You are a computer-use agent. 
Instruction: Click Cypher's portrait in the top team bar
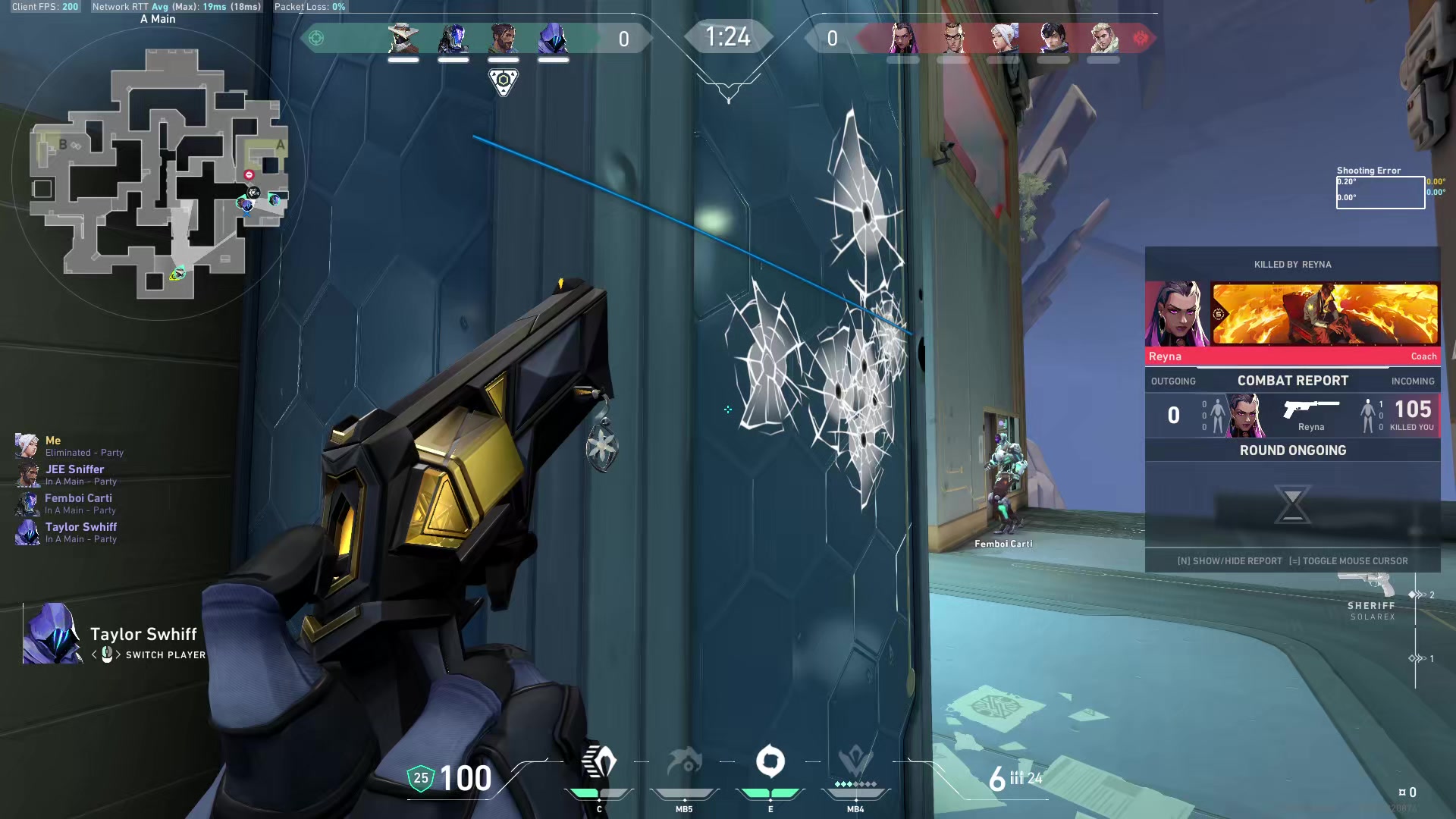[403, 38]
